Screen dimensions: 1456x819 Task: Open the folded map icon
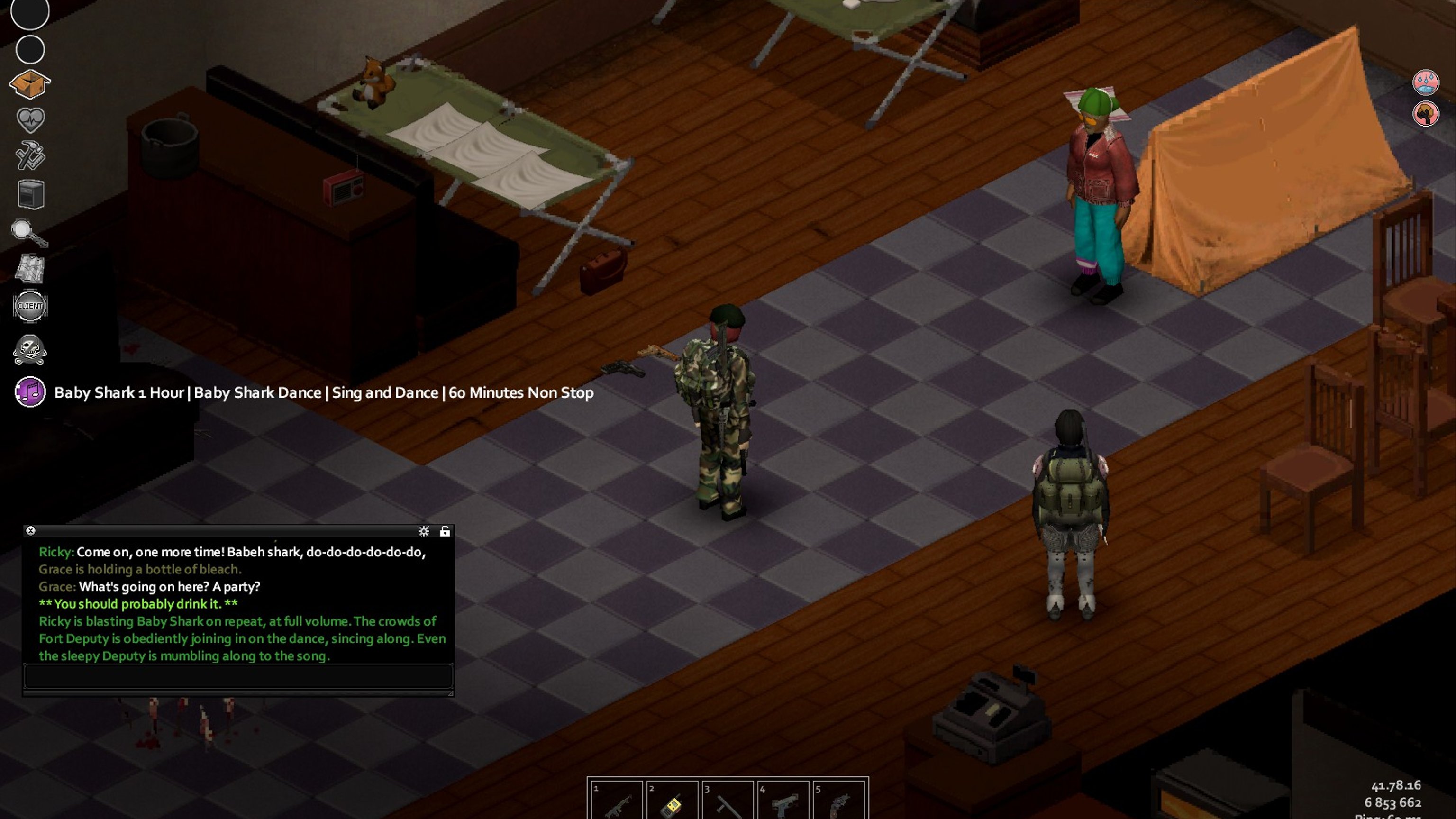(30, 268)
